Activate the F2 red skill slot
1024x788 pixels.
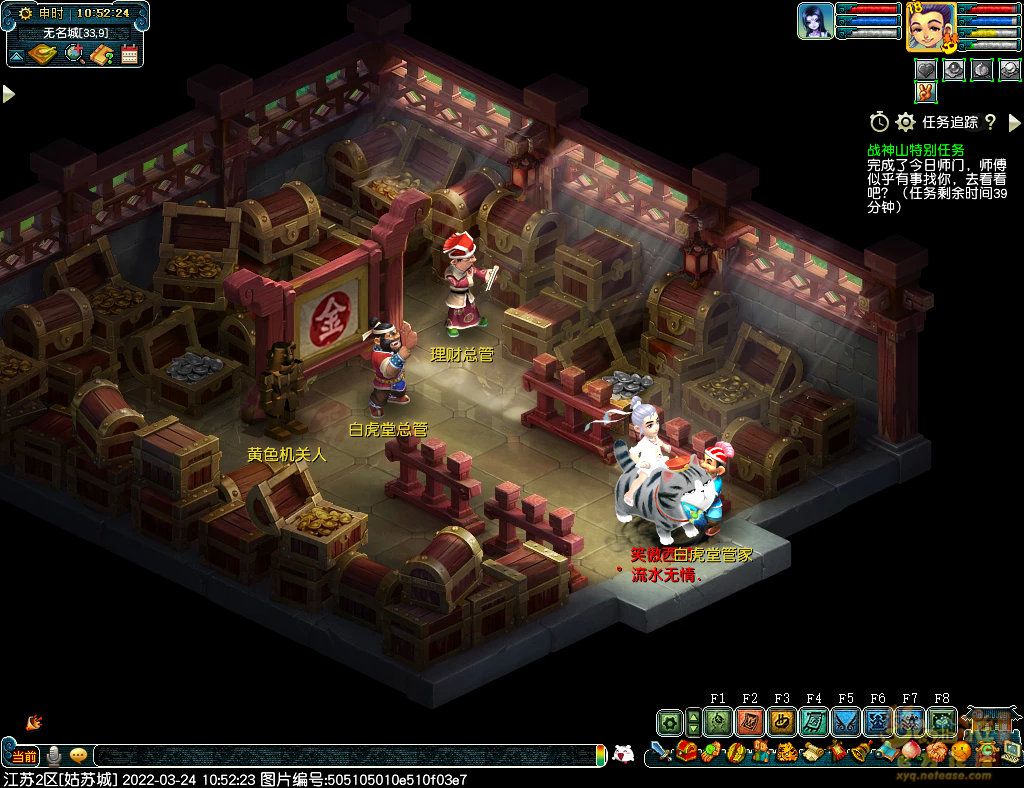point(749,721)
